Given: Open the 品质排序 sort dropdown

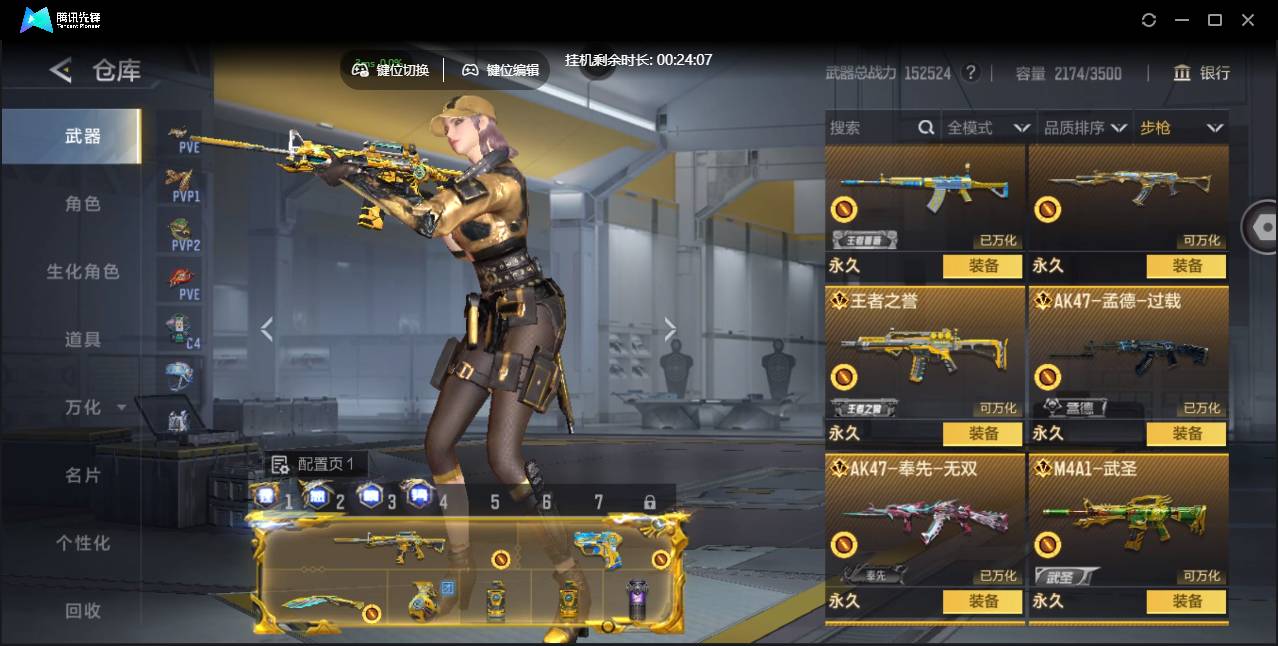Looking at the screenshot, I should pos(1085,128).
